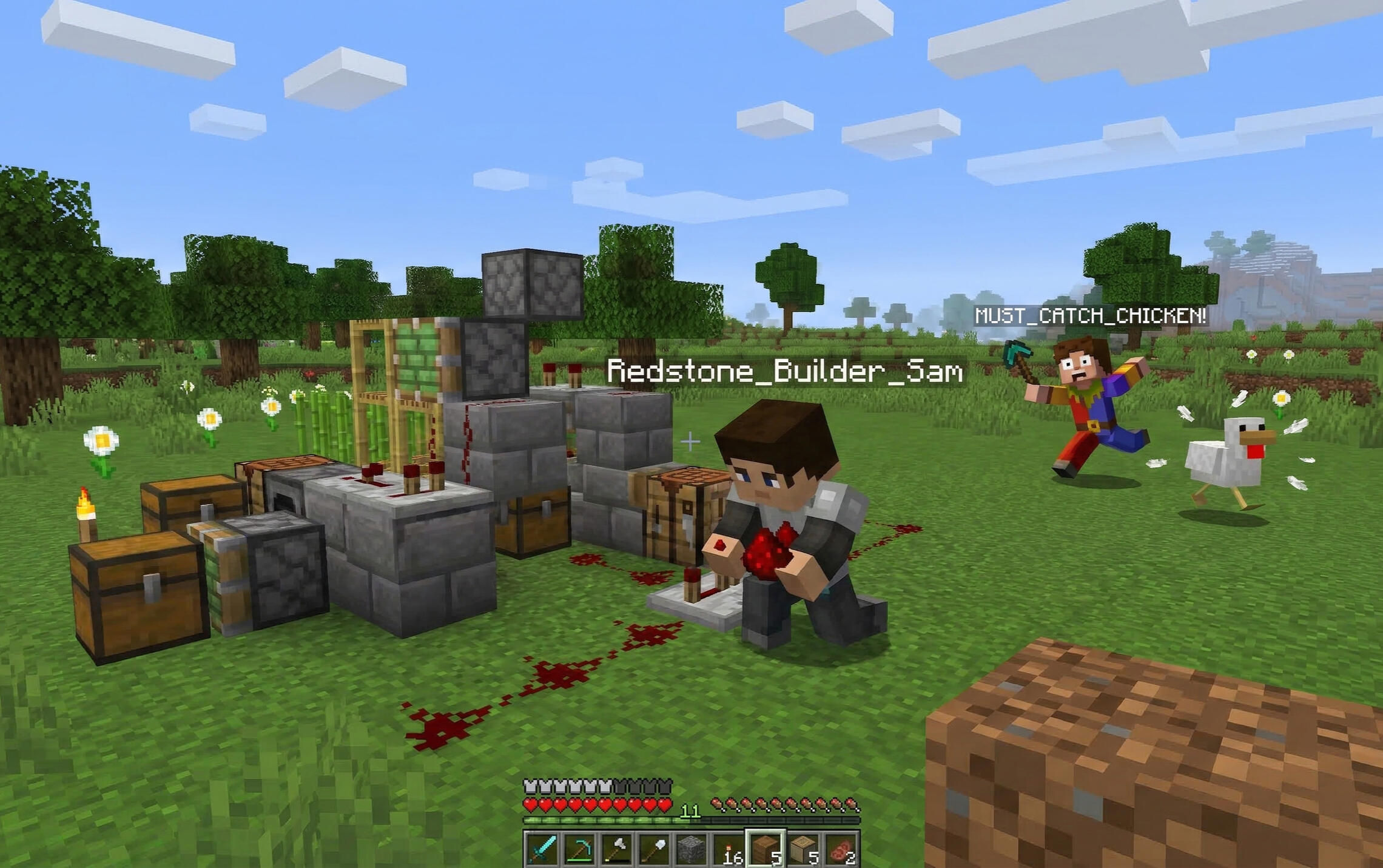This screenshot has height=868, width=1383.
Task: Select the light wood log slot
Action: (804, 849)
